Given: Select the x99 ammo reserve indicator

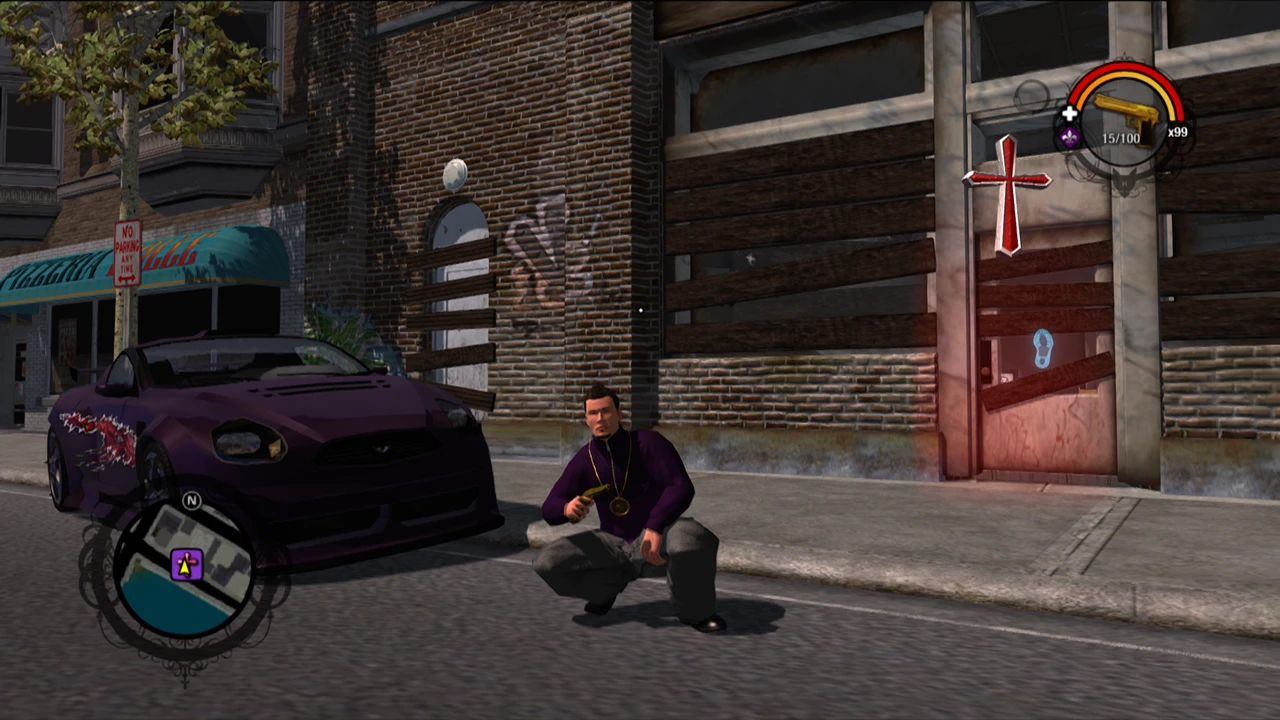Looking at the screenshot, I should point(1178,131).
